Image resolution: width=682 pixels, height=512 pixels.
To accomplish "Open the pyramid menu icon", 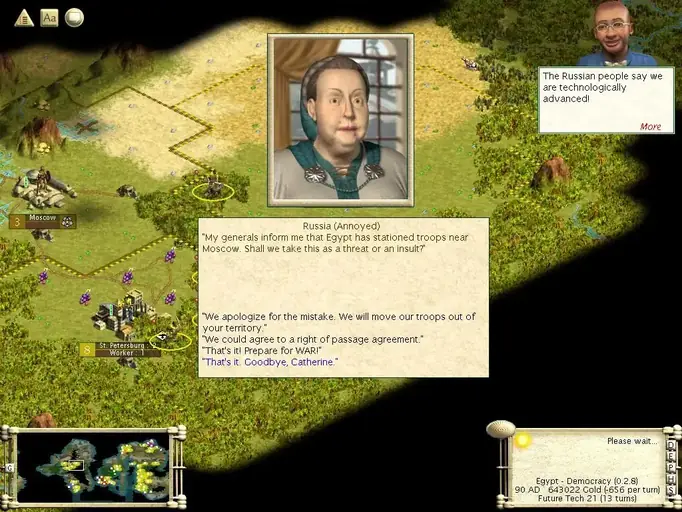I will 23,17.
